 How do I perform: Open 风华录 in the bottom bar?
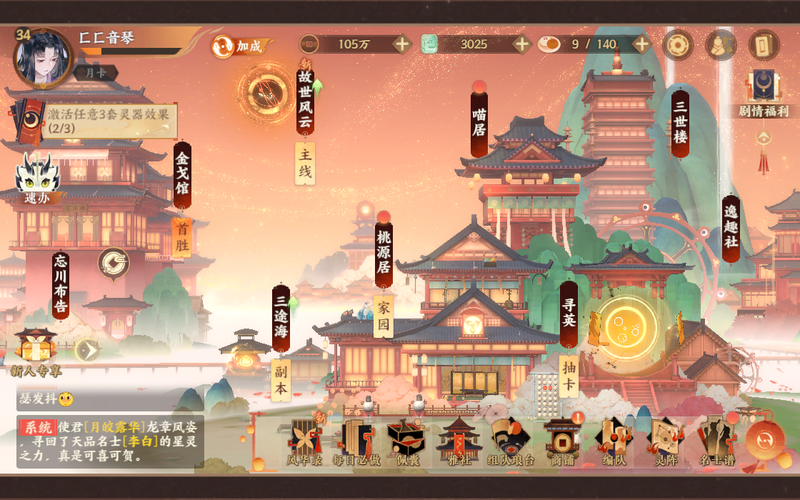pos(305,442)
